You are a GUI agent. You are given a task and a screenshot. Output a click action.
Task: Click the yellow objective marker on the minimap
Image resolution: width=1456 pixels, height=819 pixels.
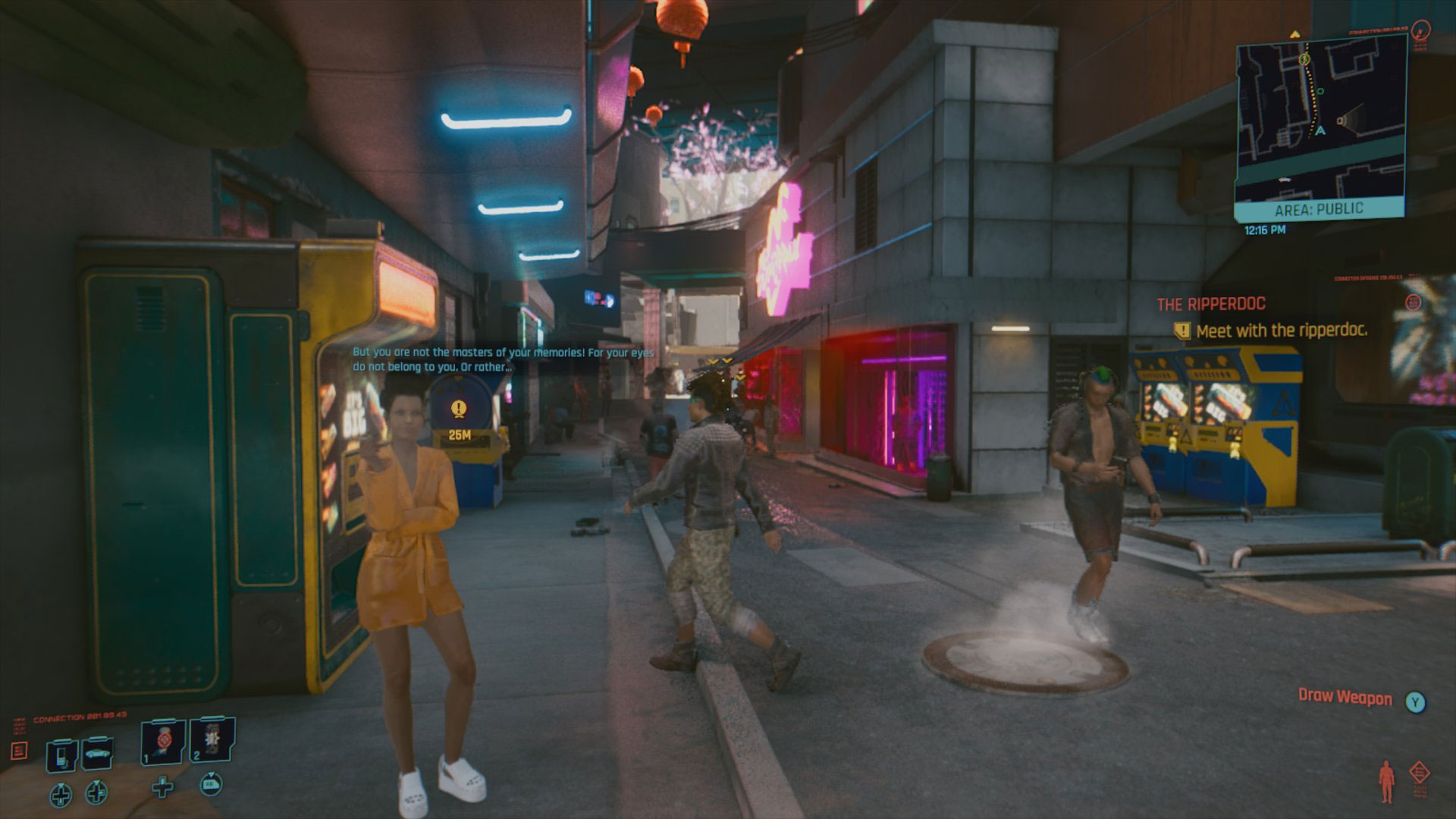pos(1304,59)
